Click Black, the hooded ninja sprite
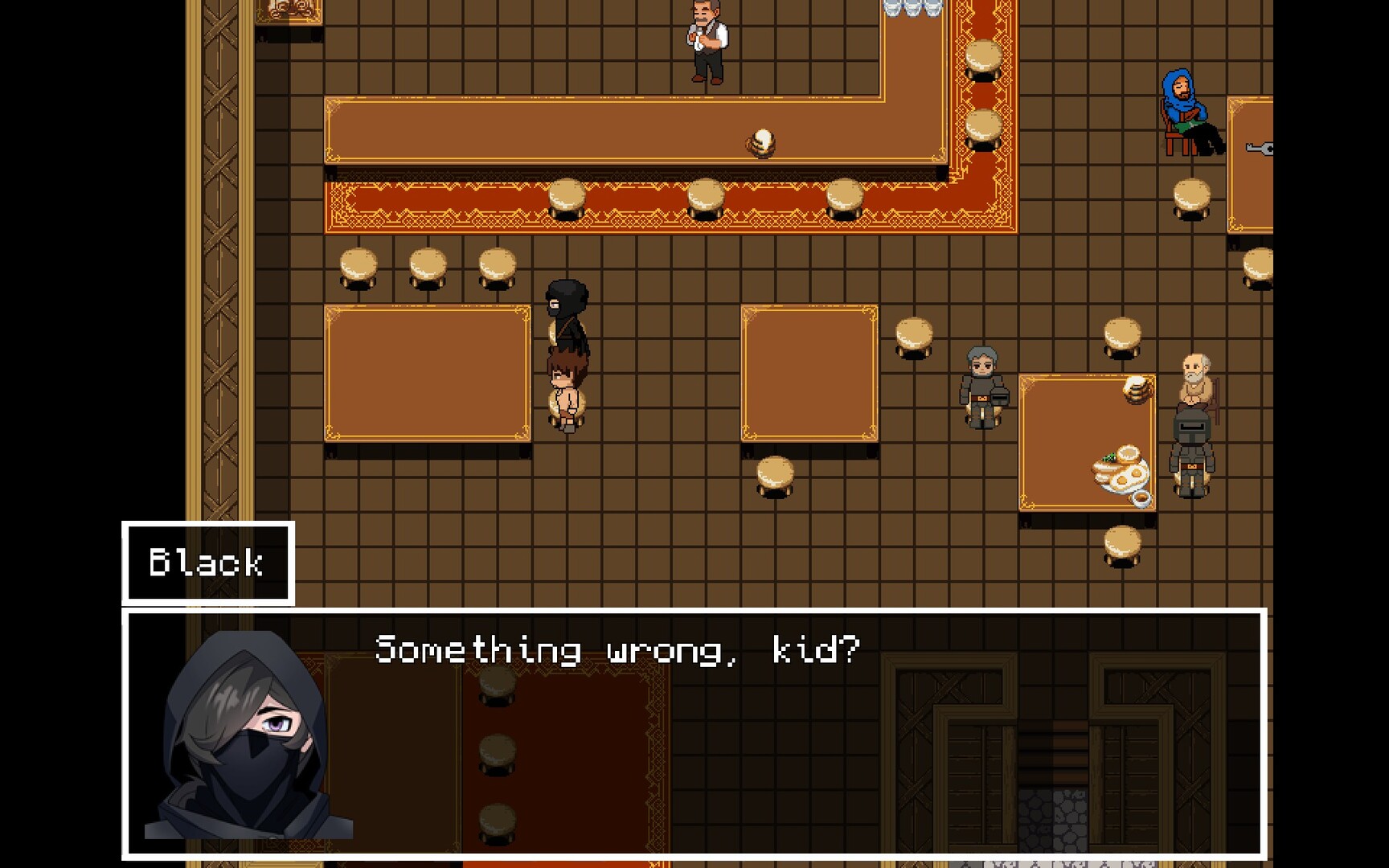Screen dimensions: 1389x868 (568, 321)
